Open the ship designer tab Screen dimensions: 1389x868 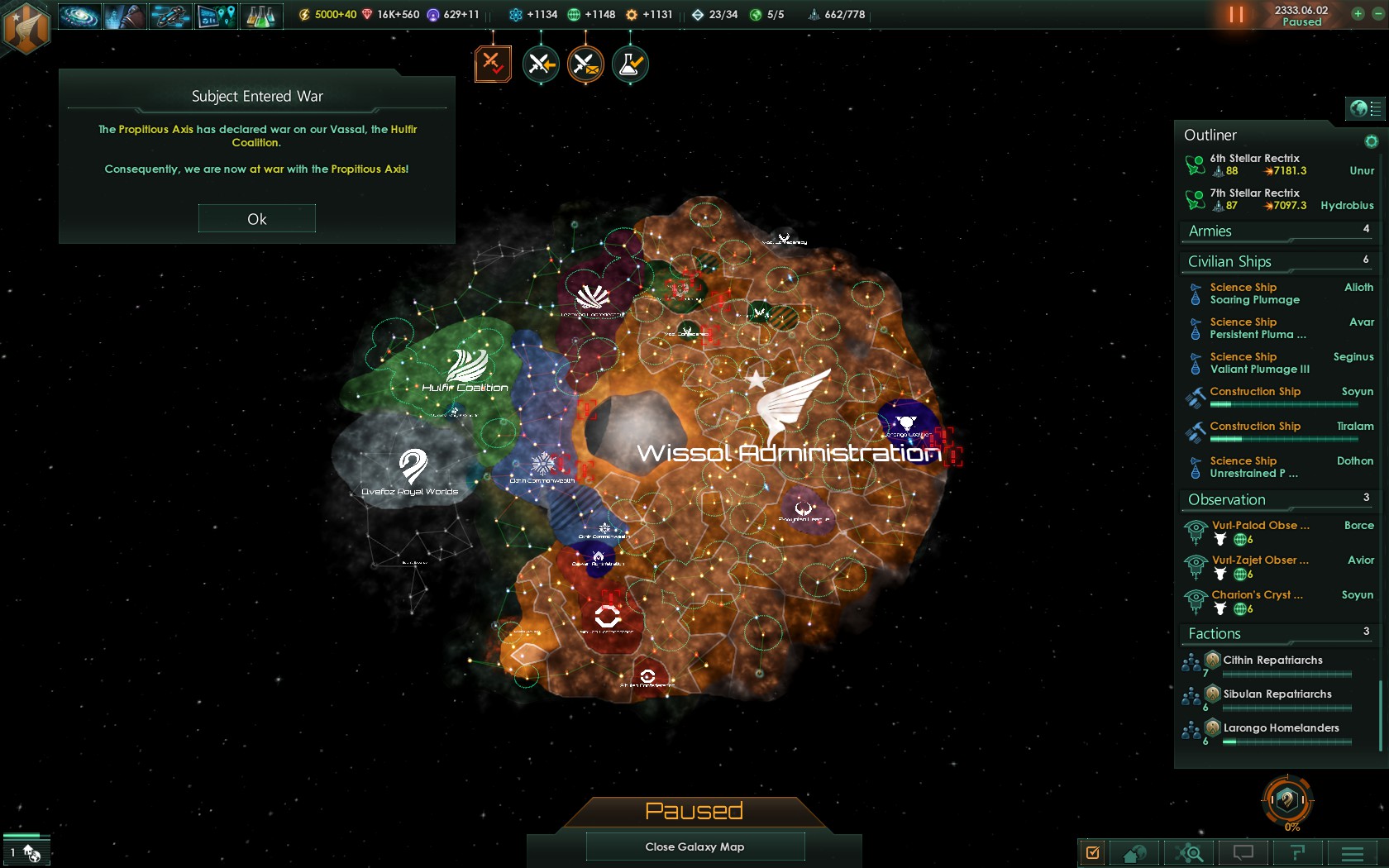point(170,16)
